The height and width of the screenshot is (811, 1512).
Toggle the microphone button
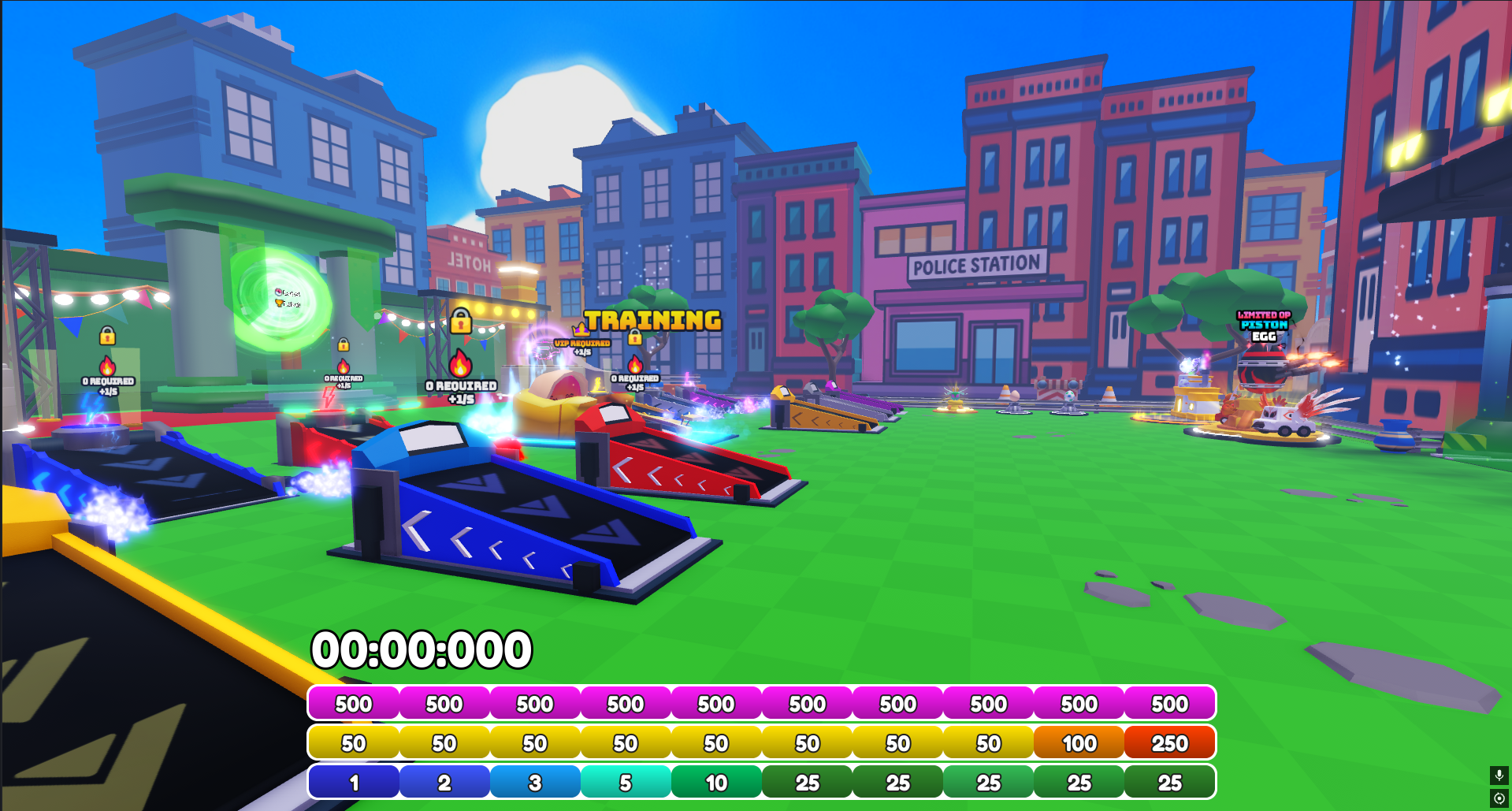1499,776
